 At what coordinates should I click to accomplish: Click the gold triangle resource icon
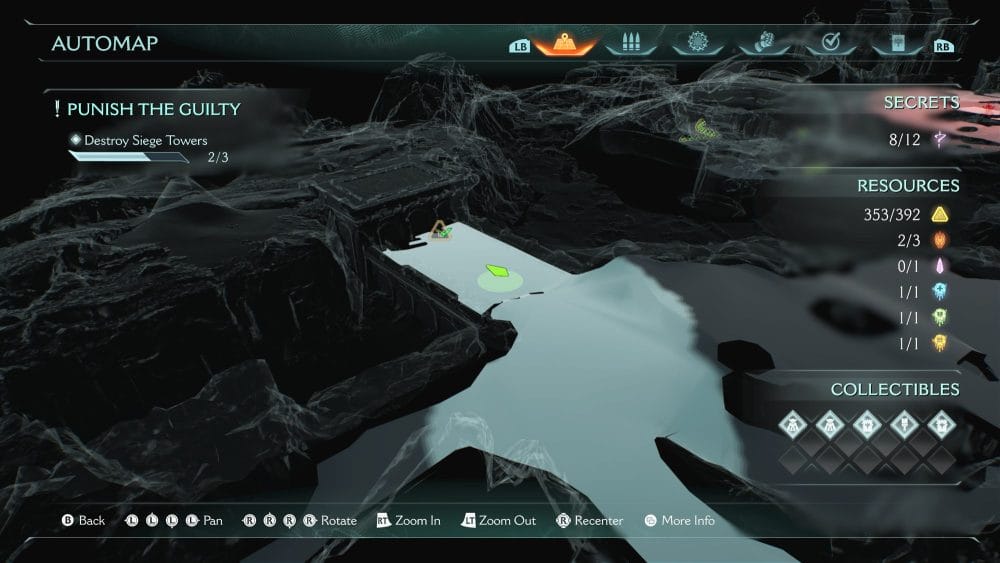coord(939,215)
